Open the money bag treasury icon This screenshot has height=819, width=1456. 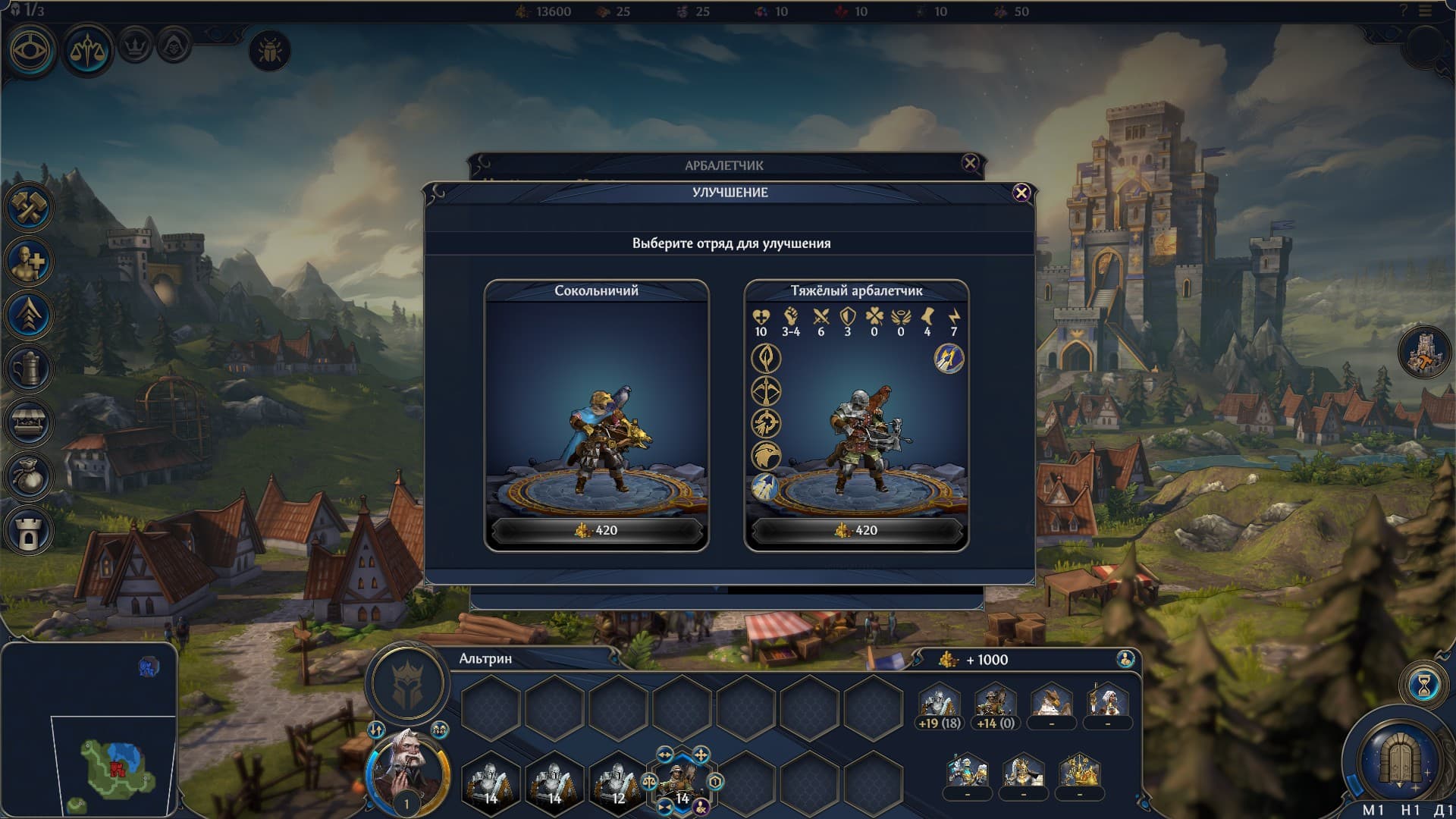pos(30,477)
